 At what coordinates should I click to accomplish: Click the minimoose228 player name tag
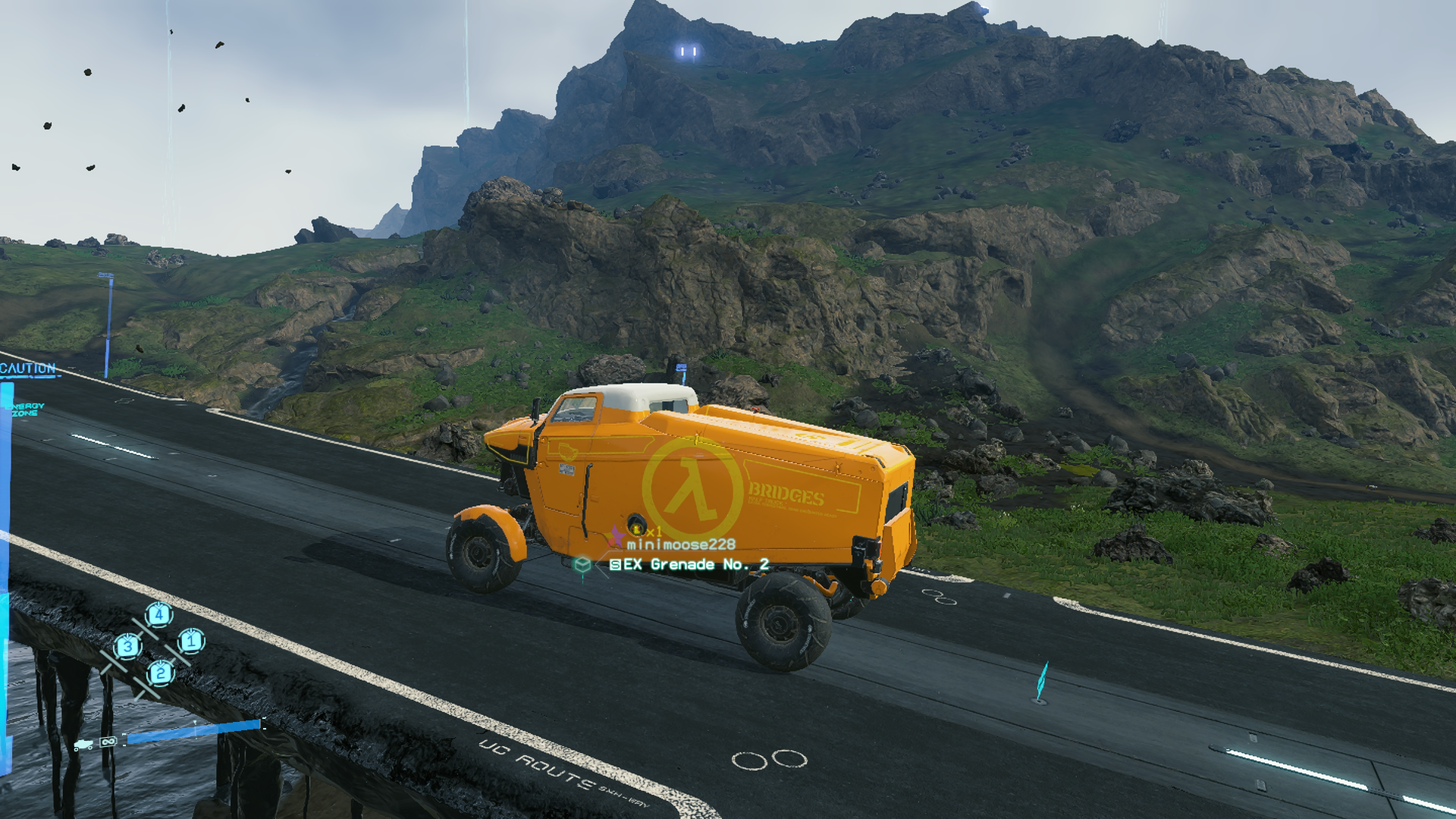tap(680, 544)
